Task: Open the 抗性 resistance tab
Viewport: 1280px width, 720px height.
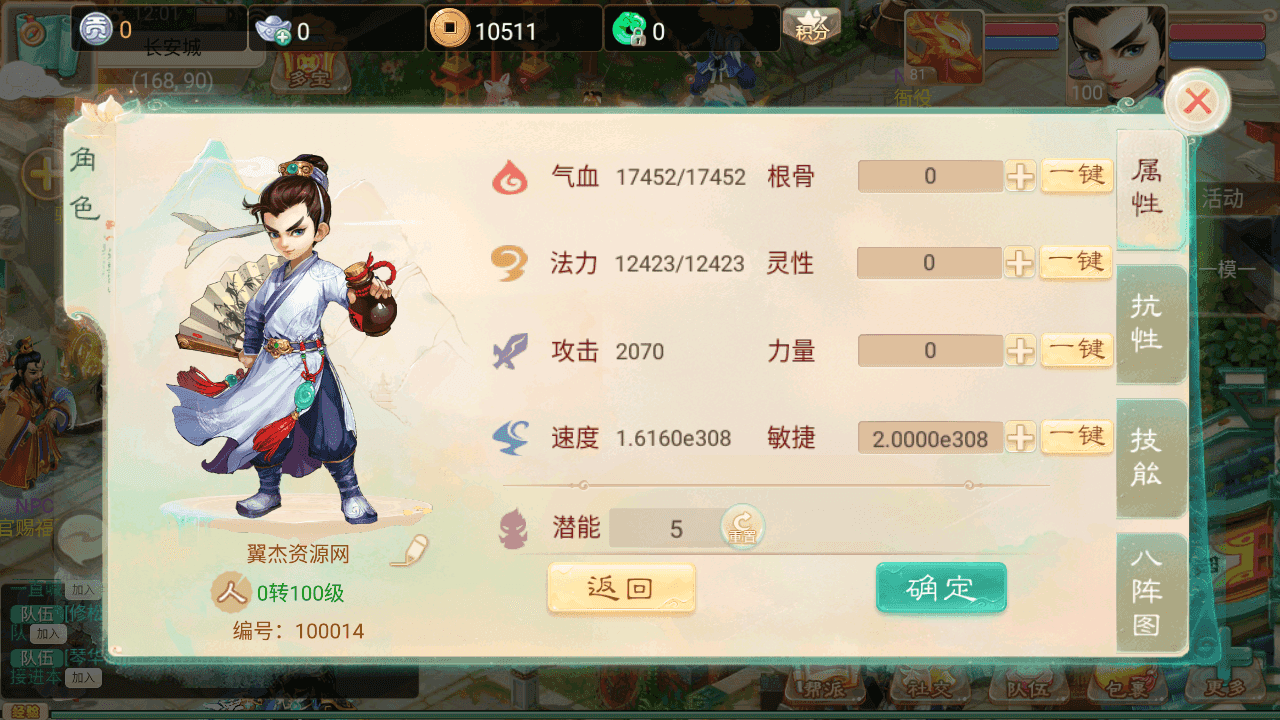Action: pyautogui.click(x=1148, y=323)
